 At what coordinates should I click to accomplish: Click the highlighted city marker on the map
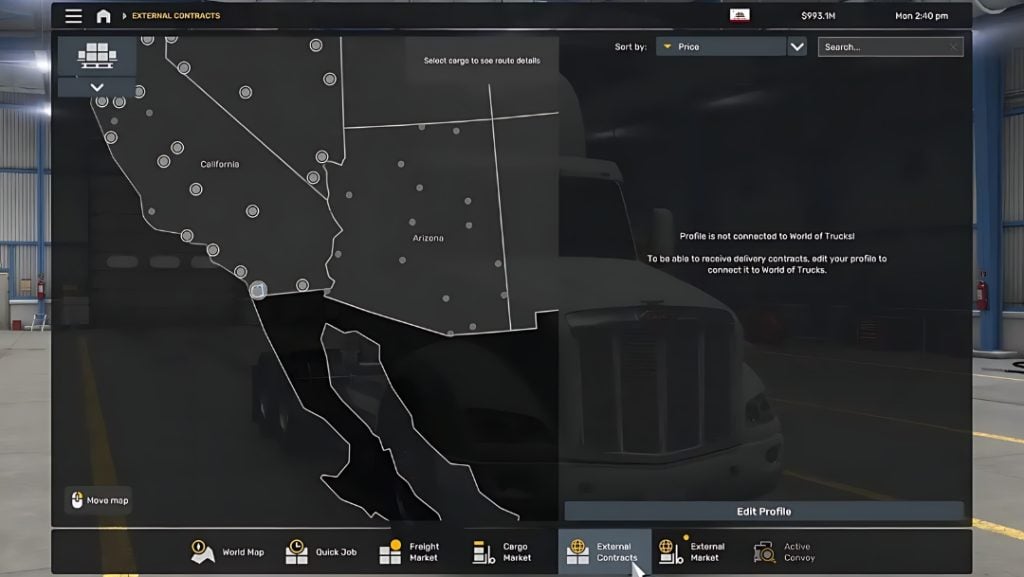(x=258, y=290)
